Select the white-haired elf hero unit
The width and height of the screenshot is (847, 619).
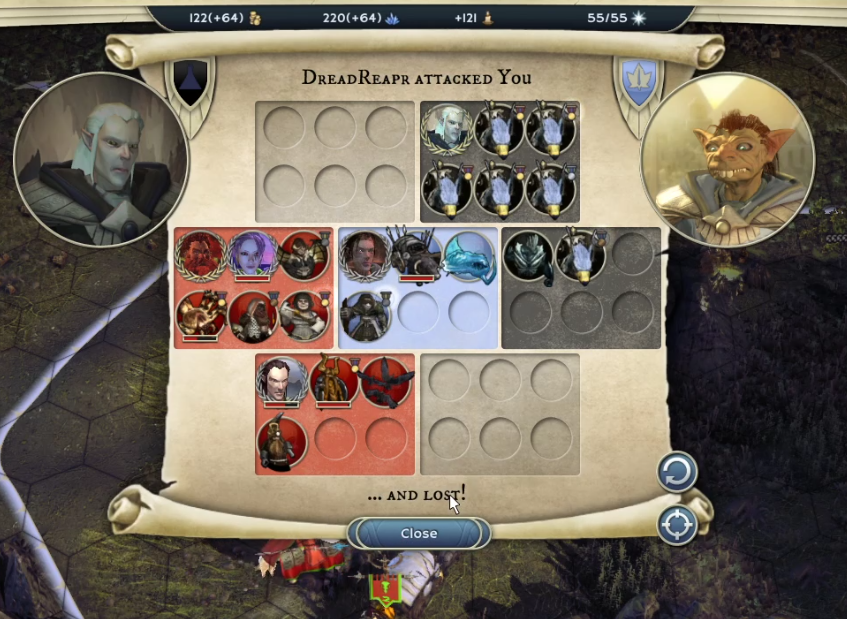coord(447,128)
